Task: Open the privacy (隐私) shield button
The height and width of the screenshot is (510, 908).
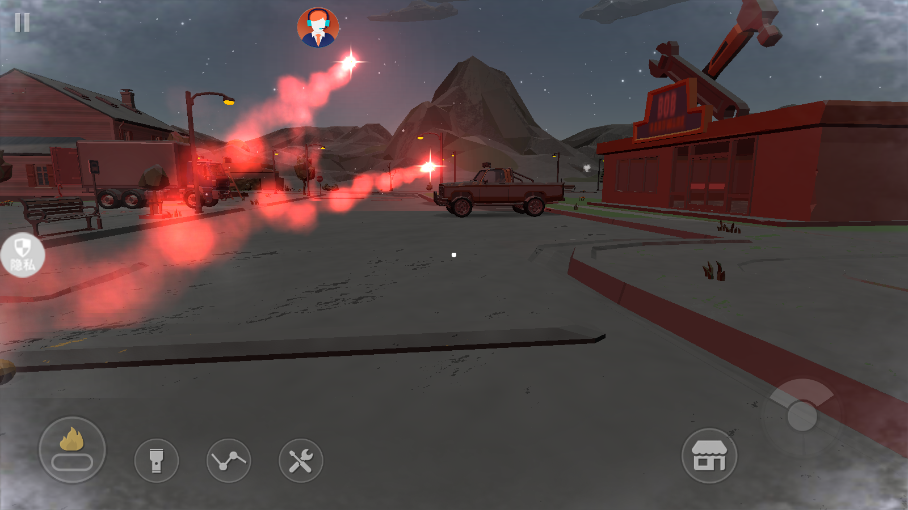Action: (x=20, y=255)
